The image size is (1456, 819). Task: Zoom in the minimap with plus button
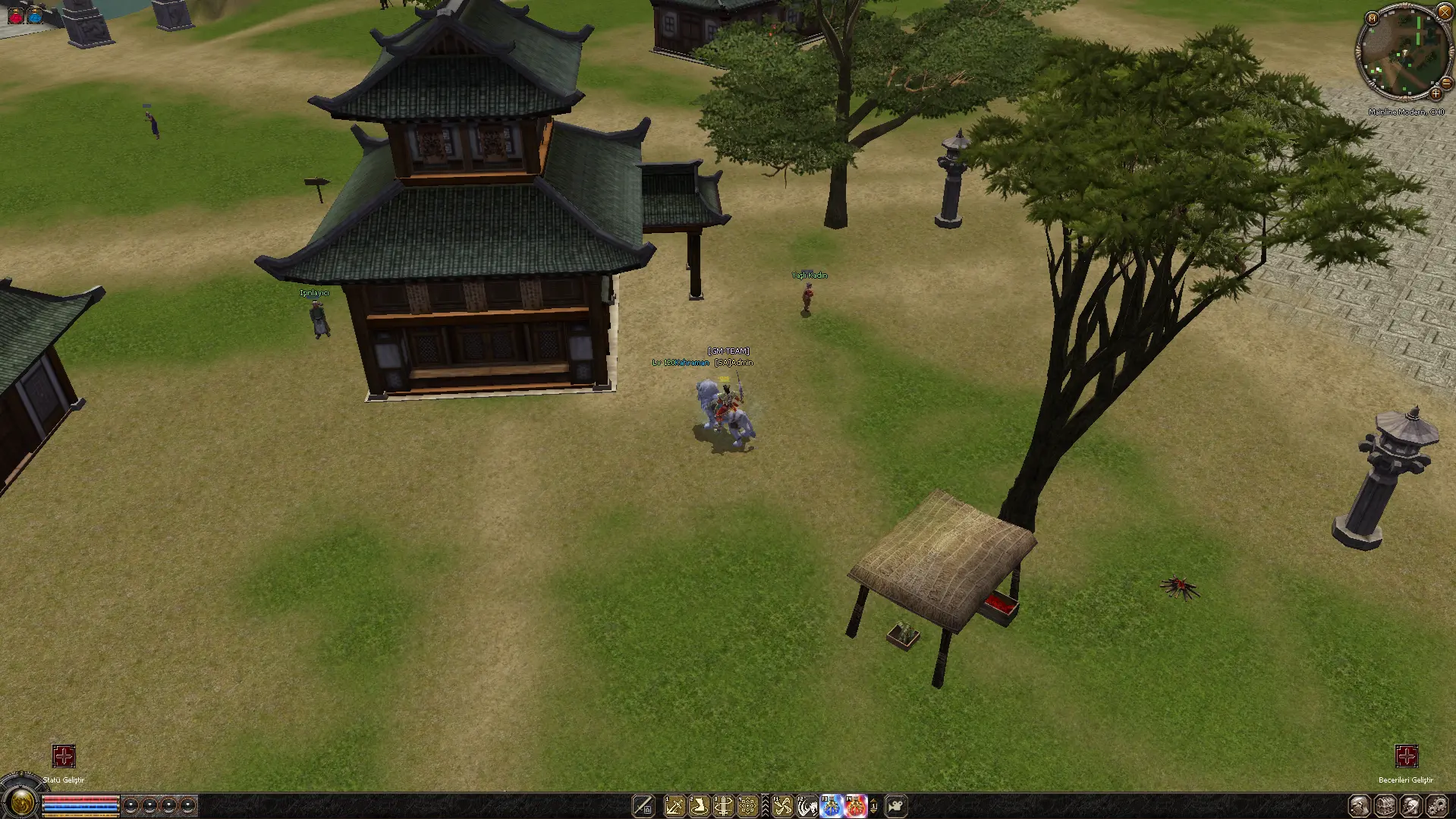(x=1436, y=94)
